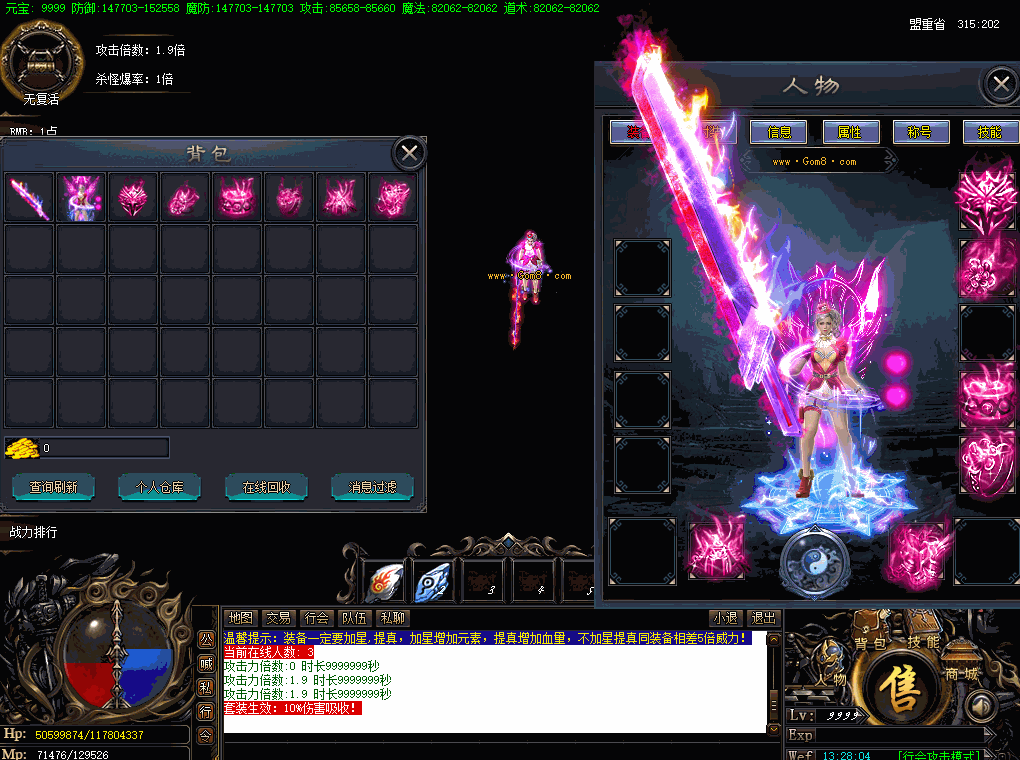The width and height of the screenshot is (1020, 760).
Task: Close the 人物 character panel
Action: (x=999, y=85)
